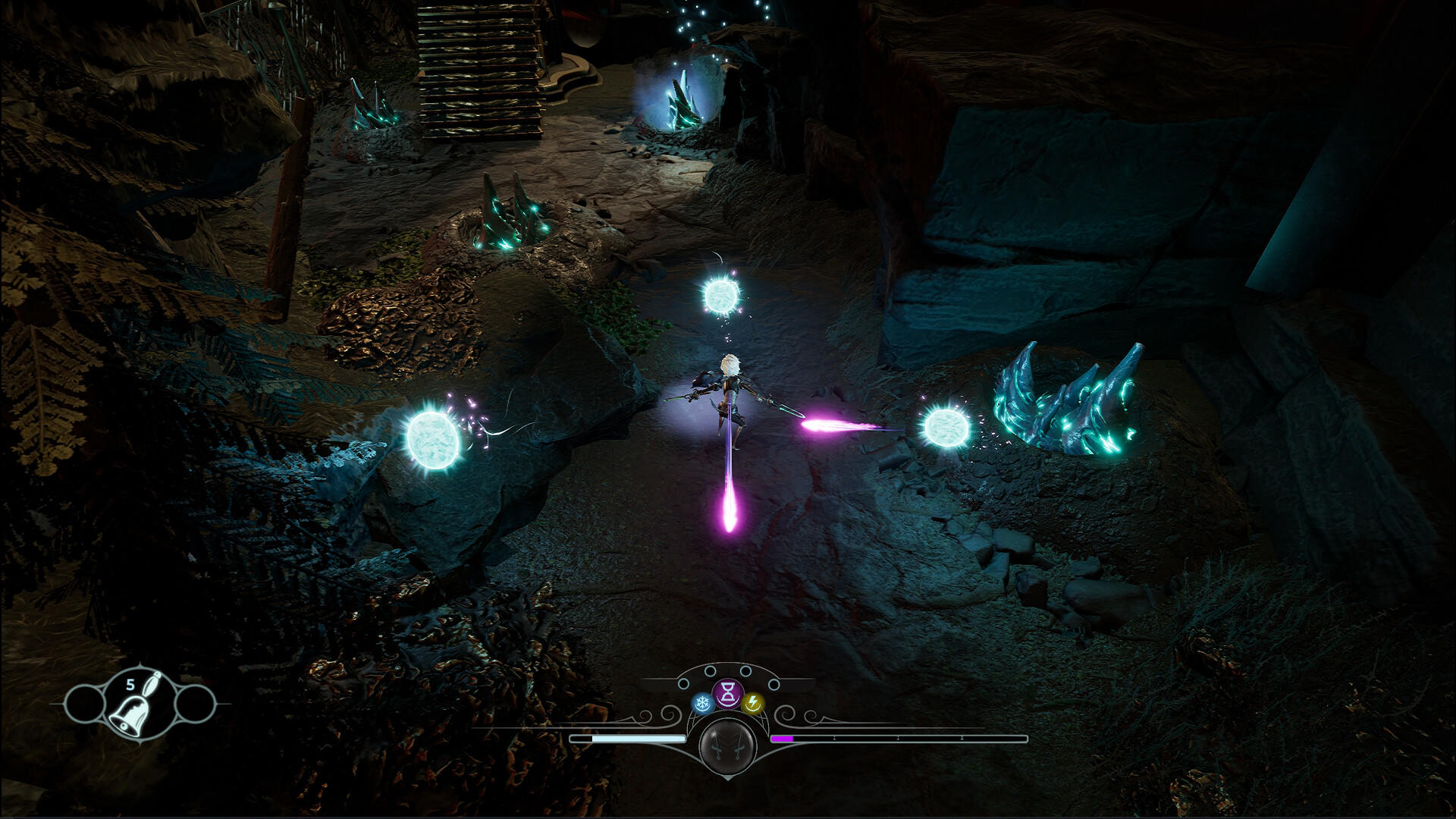The height and width of the screenshot is (819, 1456).
Task: Click the empty item slot left of the bell
Action: pyautogui.click(x=85, y=705)
